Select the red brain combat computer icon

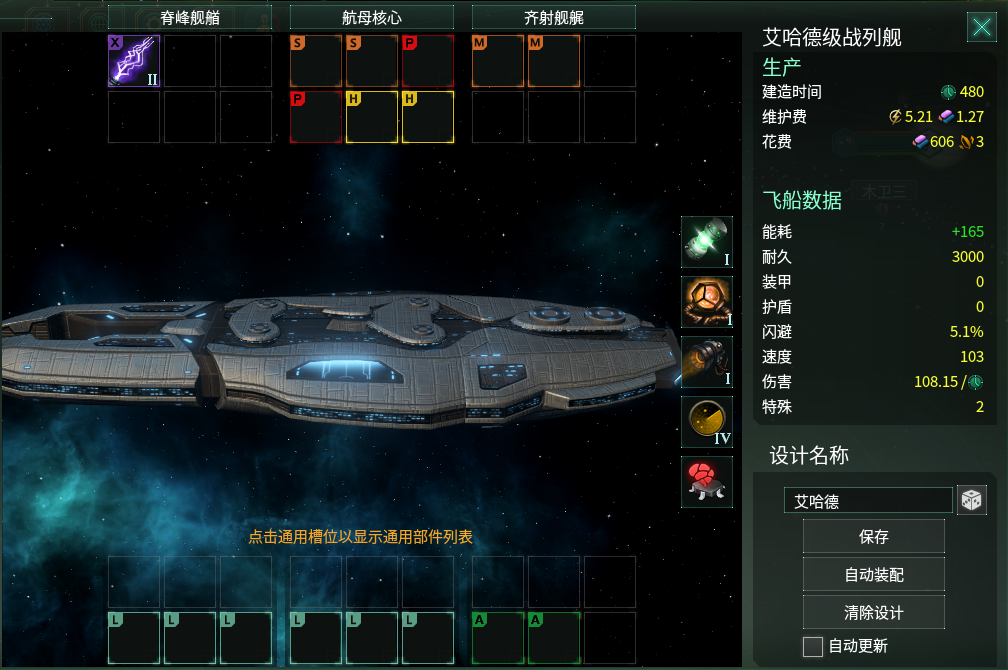(707, 482)
